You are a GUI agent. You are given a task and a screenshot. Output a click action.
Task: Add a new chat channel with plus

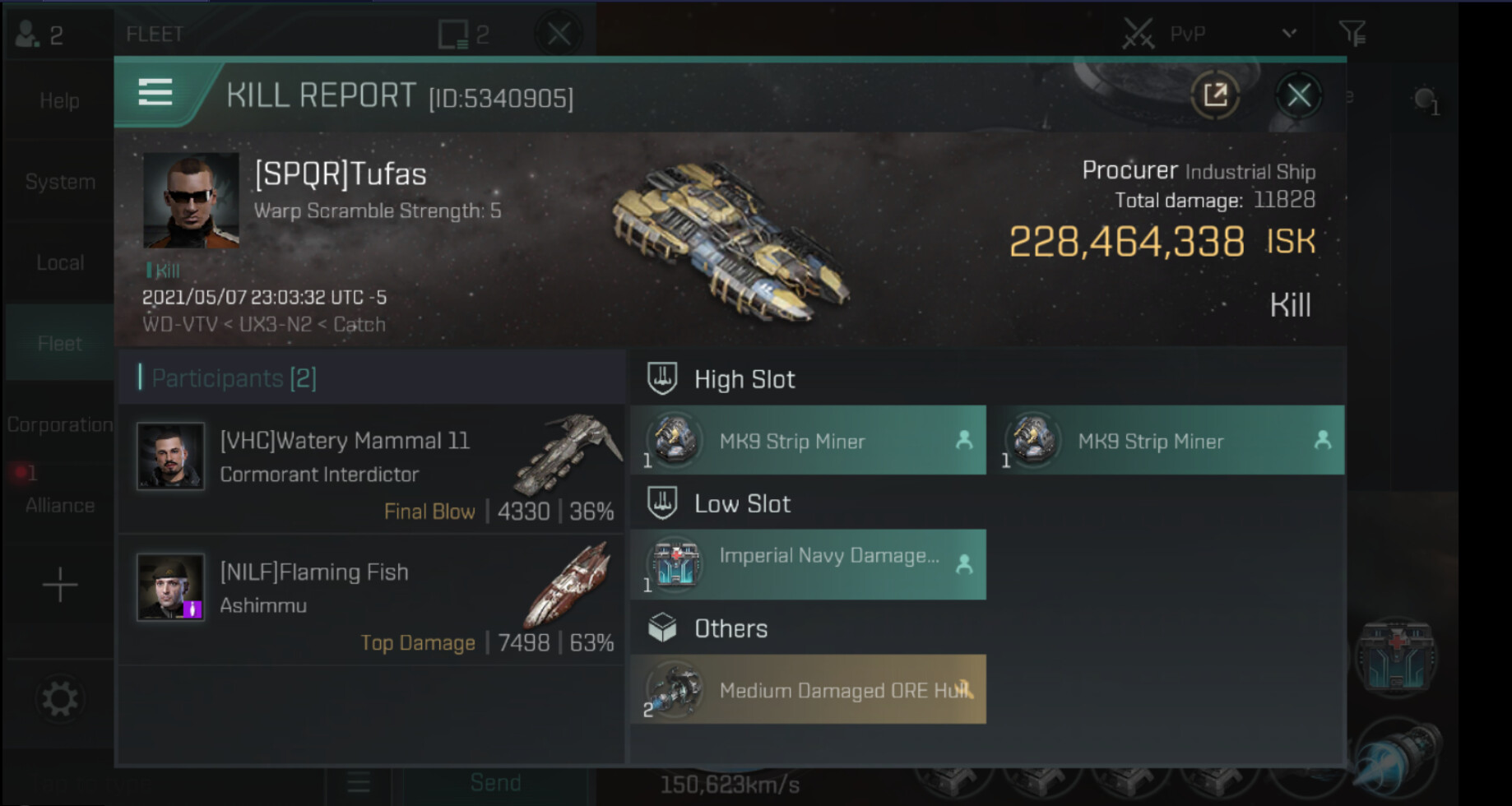click(59, 586)
